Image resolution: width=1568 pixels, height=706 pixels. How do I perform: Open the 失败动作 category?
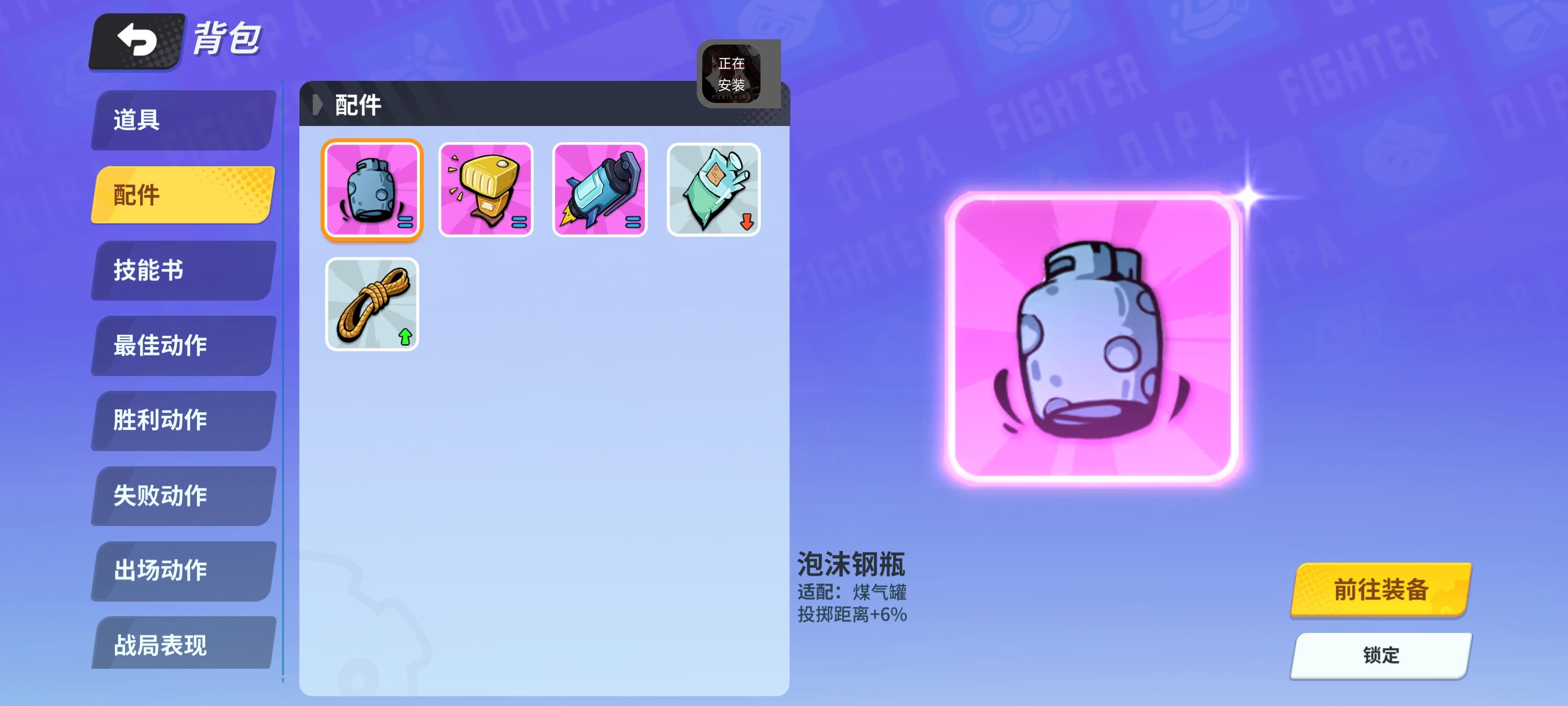coord(183,496)
